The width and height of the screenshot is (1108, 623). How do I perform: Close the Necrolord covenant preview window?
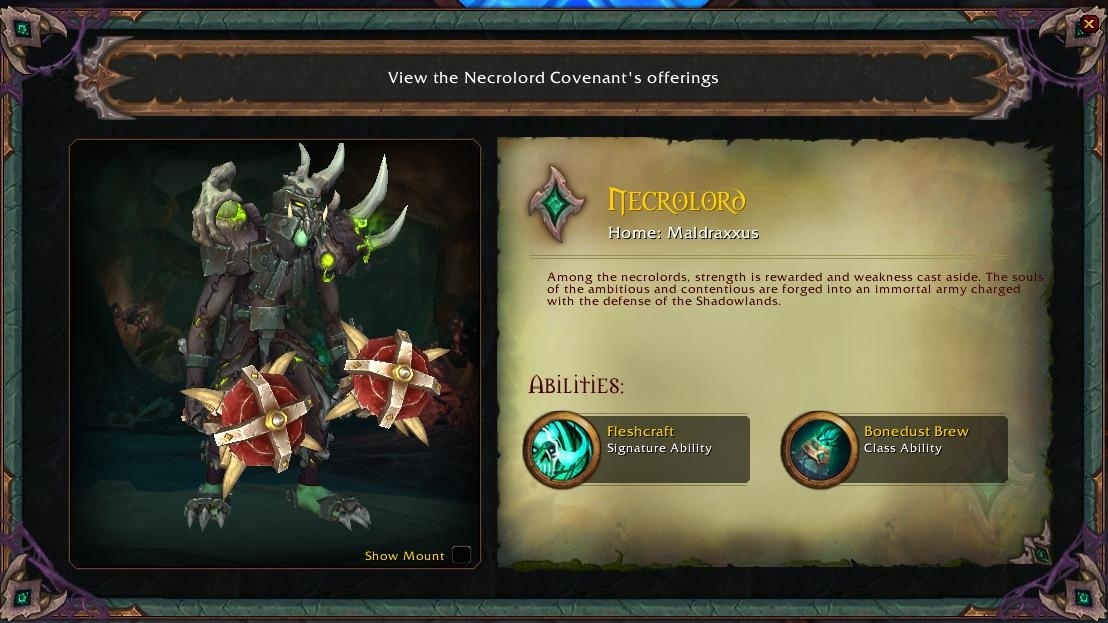[x=1088, y=23]
